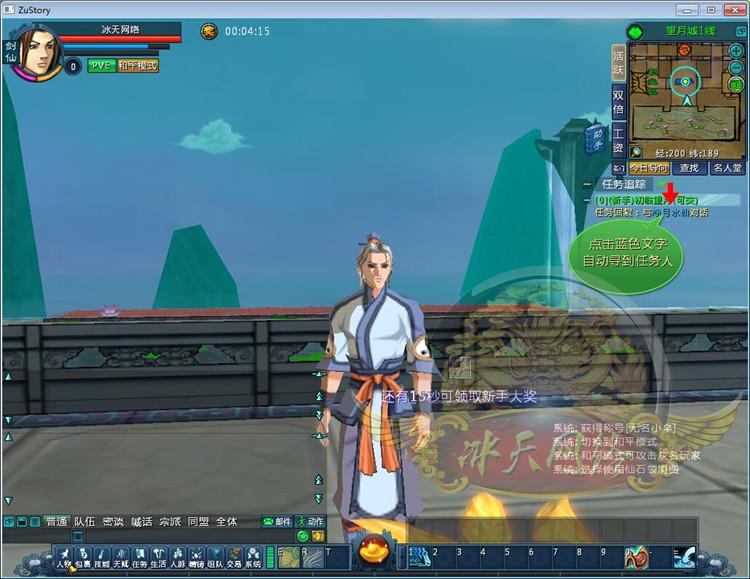Open the 任务 quest menu
The image size is (750, 579).
(x=140, y=556)
